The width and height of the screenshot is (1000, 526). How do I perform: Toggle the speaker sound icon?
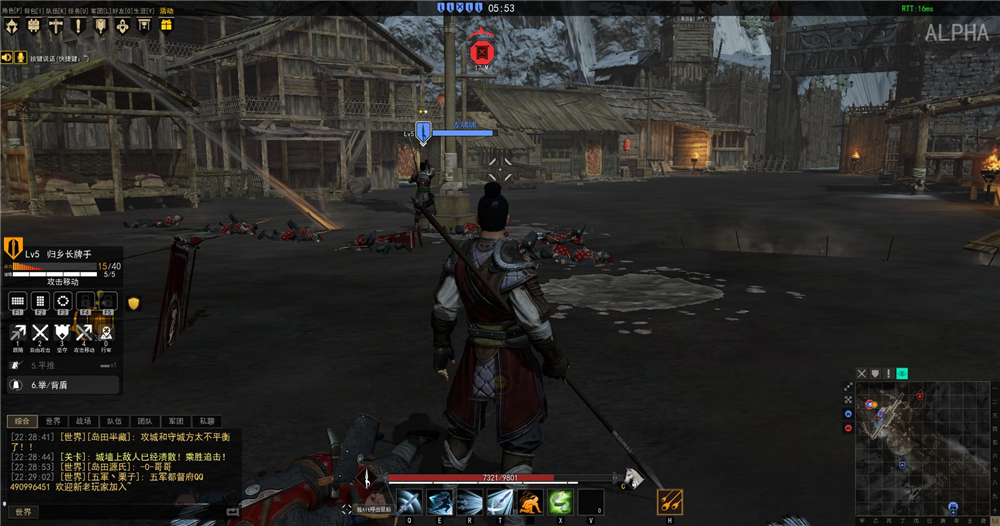[6, 58]
